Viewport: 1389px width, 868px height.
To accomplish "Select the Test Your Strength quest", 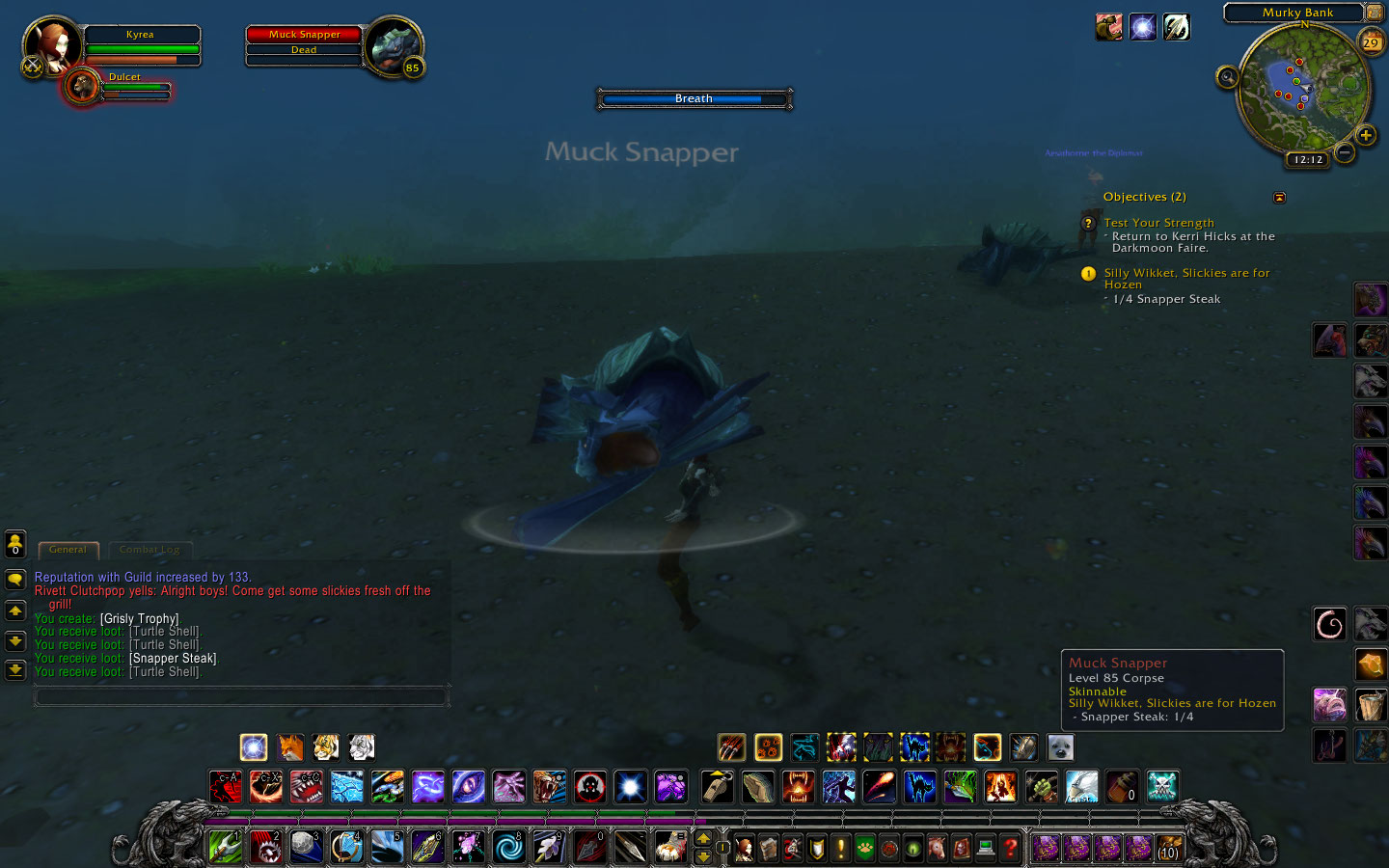I will click(x=1158, y=223).
